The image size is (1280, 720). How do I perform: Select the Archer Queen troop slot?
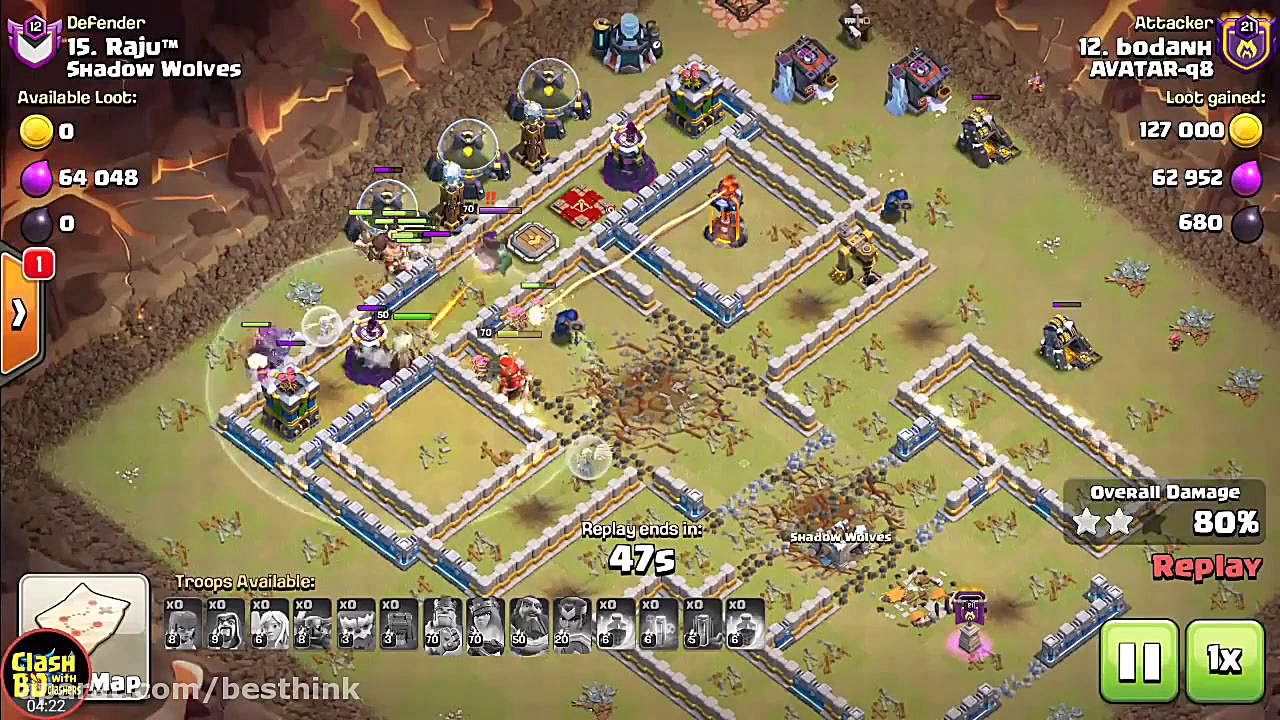pos(487,625)
